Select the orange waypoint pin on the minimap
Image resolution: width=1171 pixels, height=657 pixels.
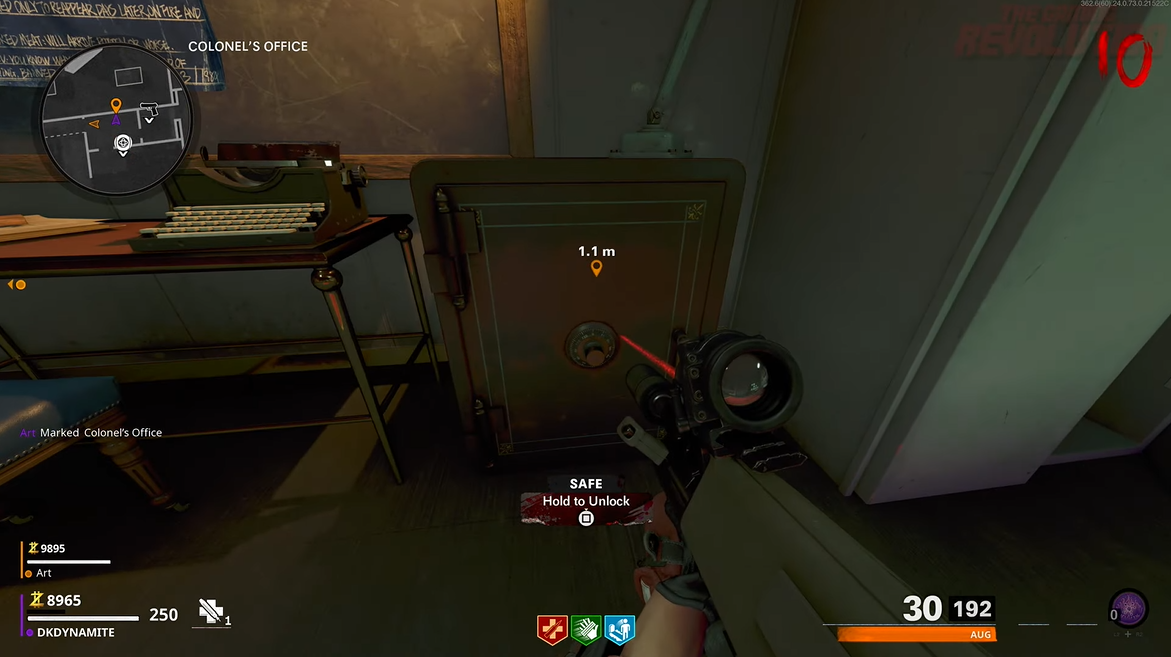point(116,105)
